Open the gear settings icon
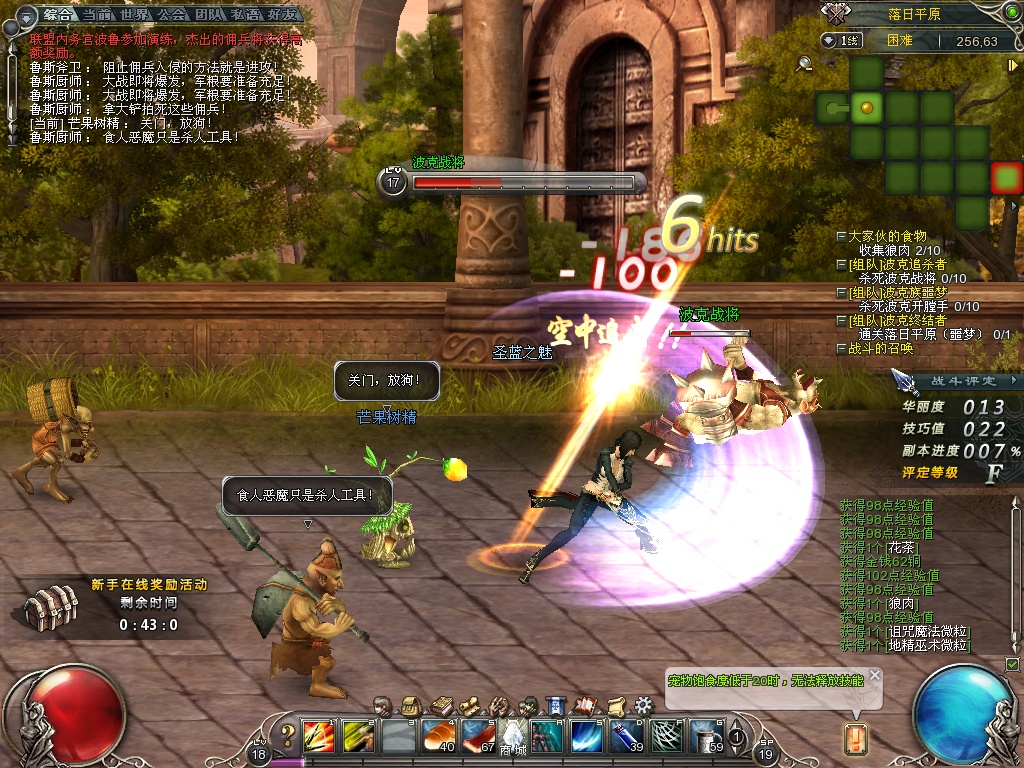Screen dimensions: 1024x768 tap(643, 706)
